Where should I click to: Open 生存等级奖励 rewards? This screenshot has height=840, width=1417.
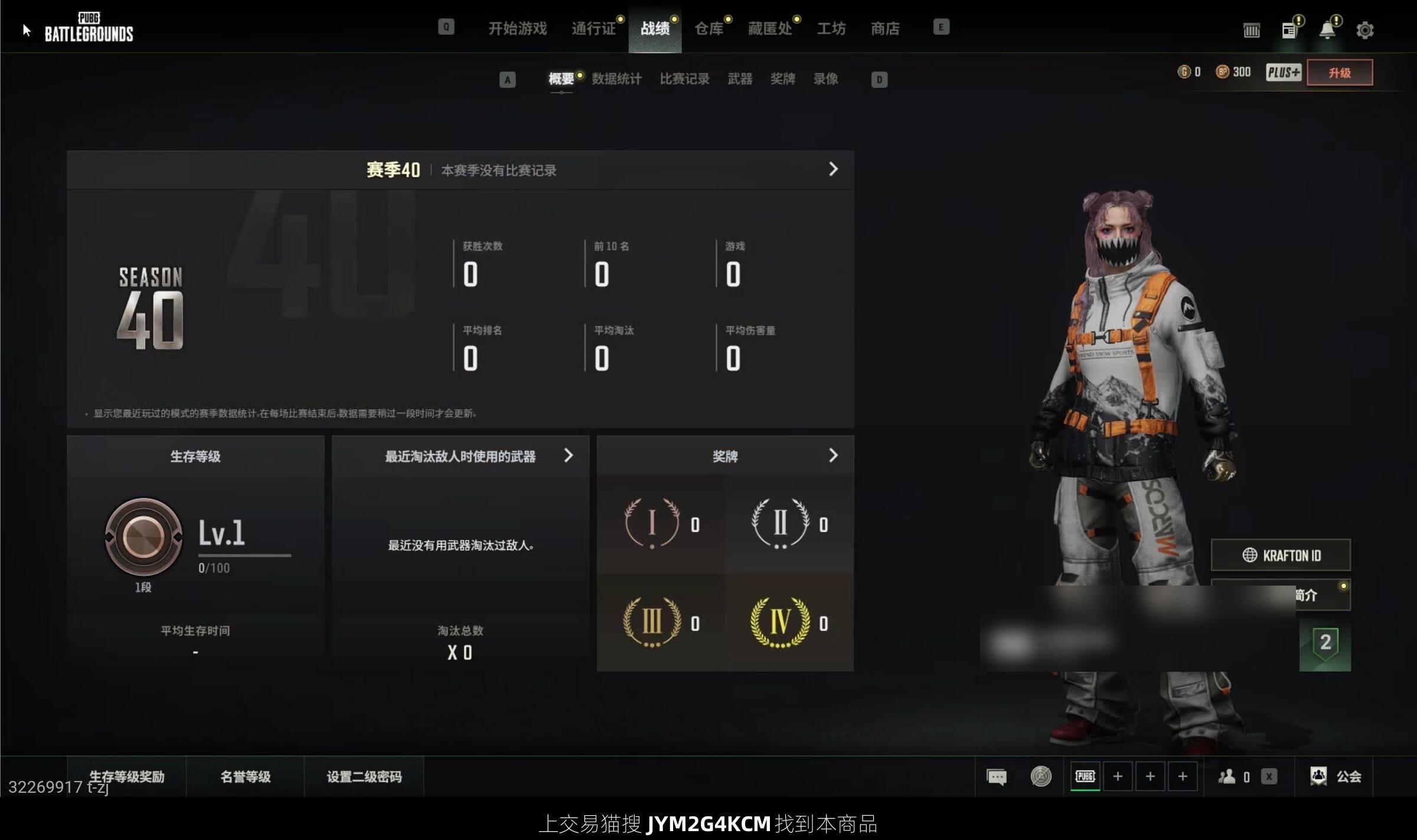click(126, 776)
